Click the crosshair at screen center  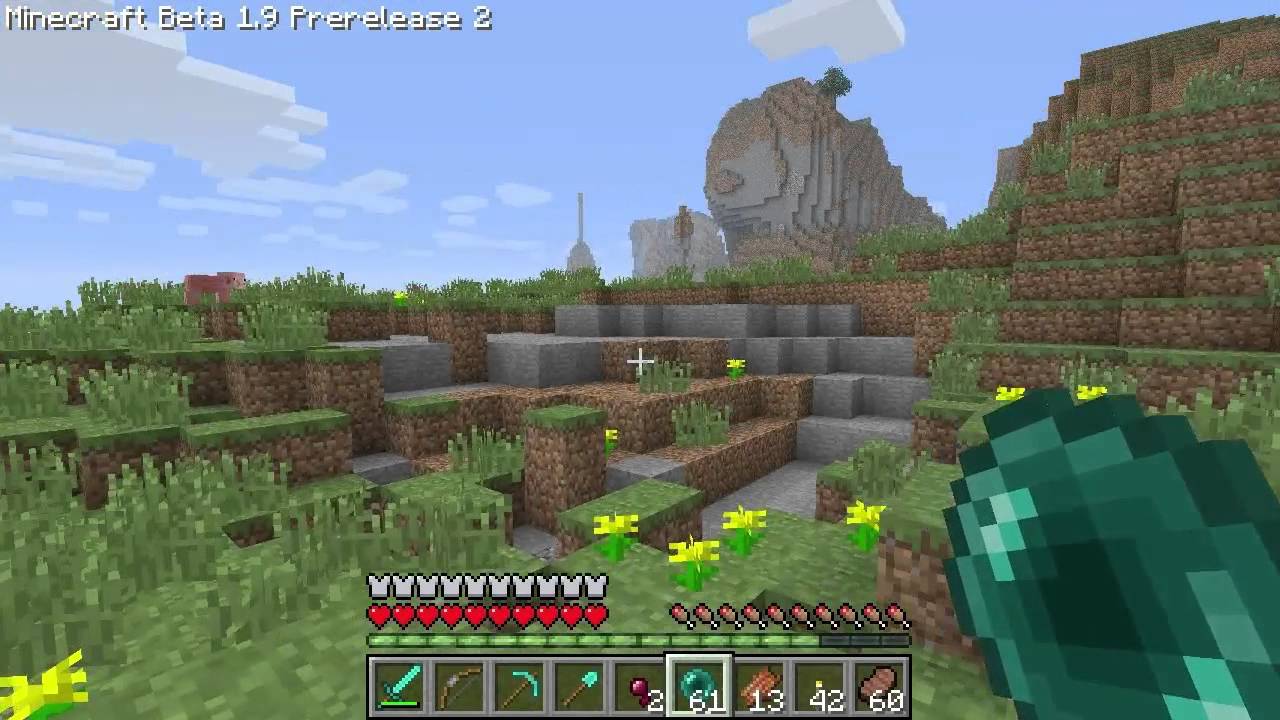coord(640,360)
